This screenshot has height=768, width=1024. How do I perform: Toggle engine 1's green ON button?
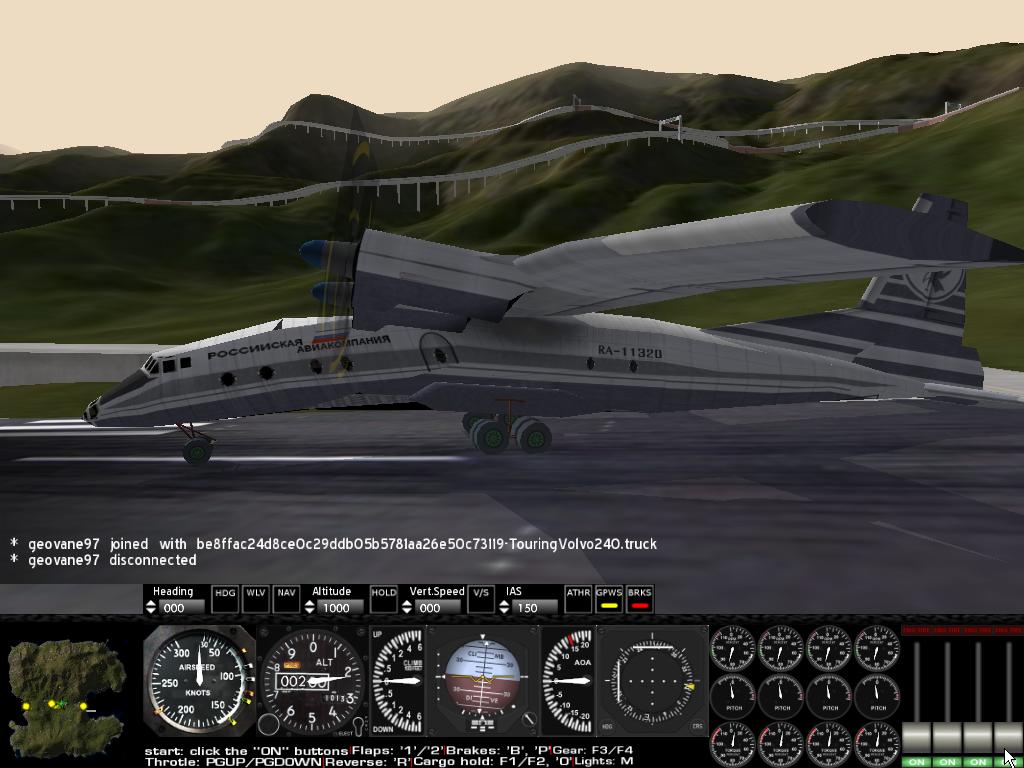point(916,762)
